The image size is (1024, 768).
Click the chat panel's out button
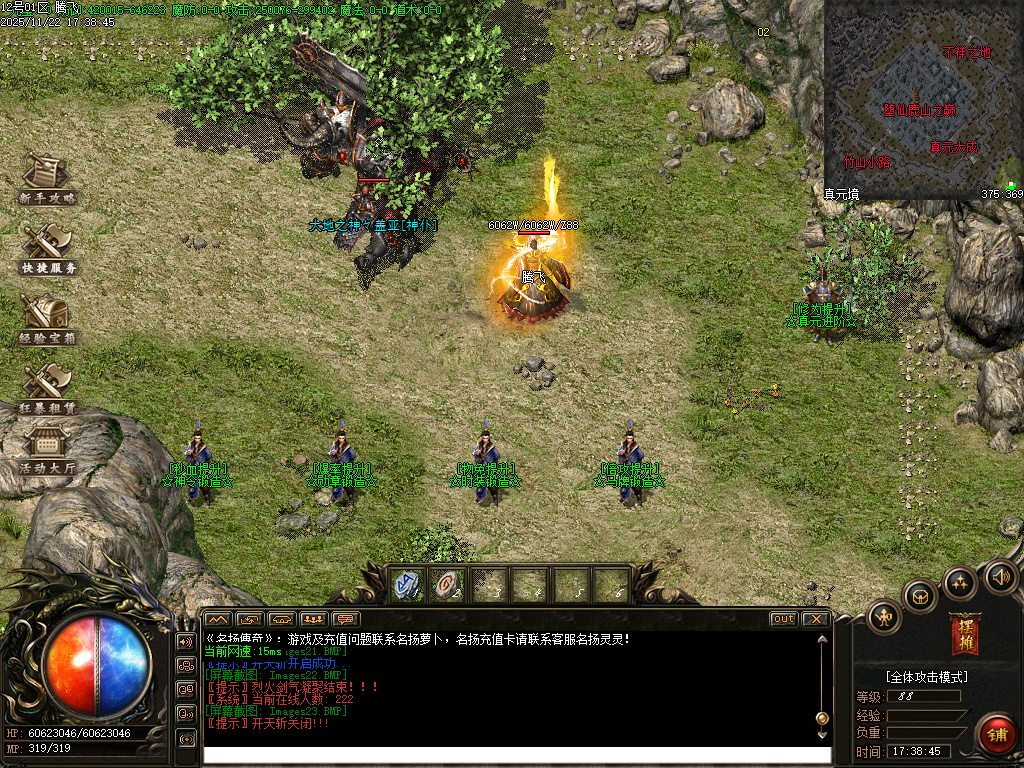coord(784,619)
